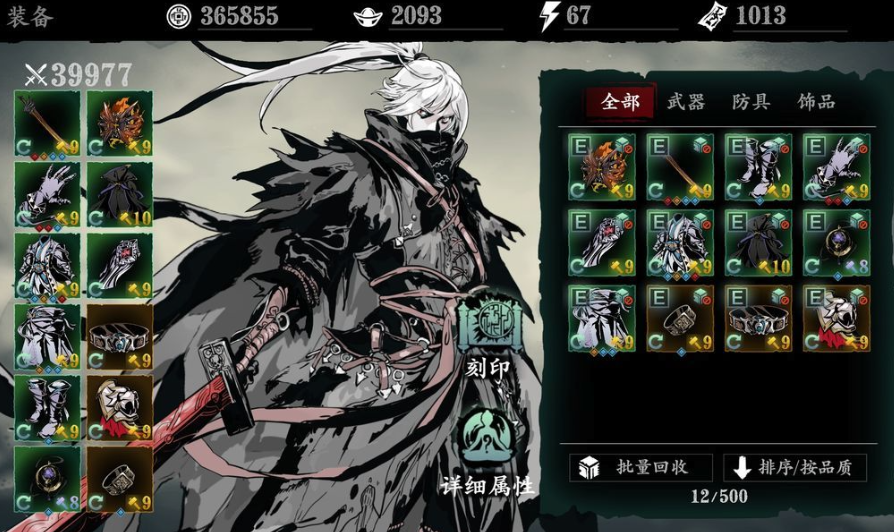The height and width of the screenshot is (532, 894).
Task: Open the 武器 (Weapons) tab
Action: [686, 101]
